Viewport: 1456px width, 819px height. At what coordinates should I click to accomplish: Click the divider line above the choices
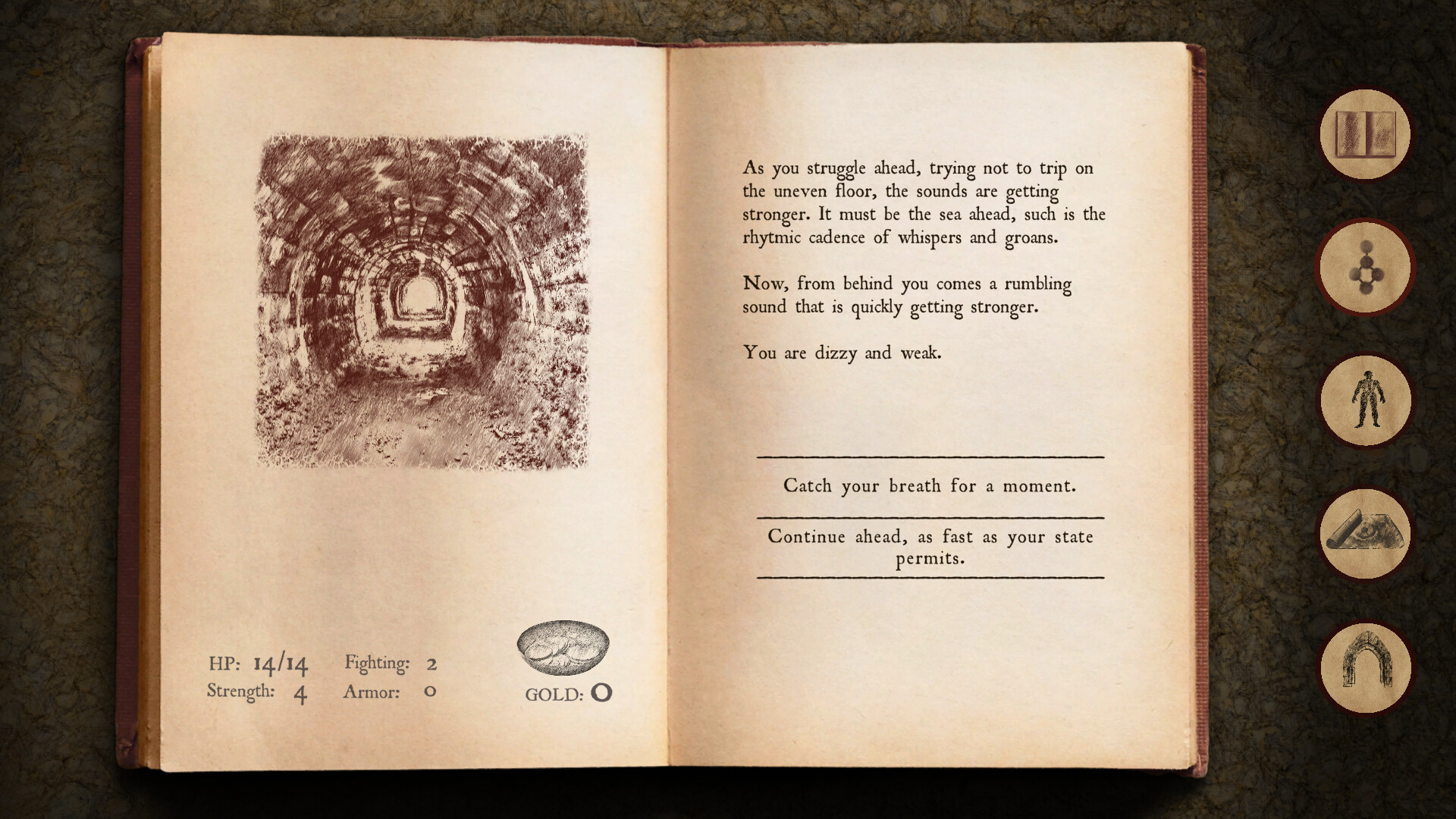tap(930, 456)
